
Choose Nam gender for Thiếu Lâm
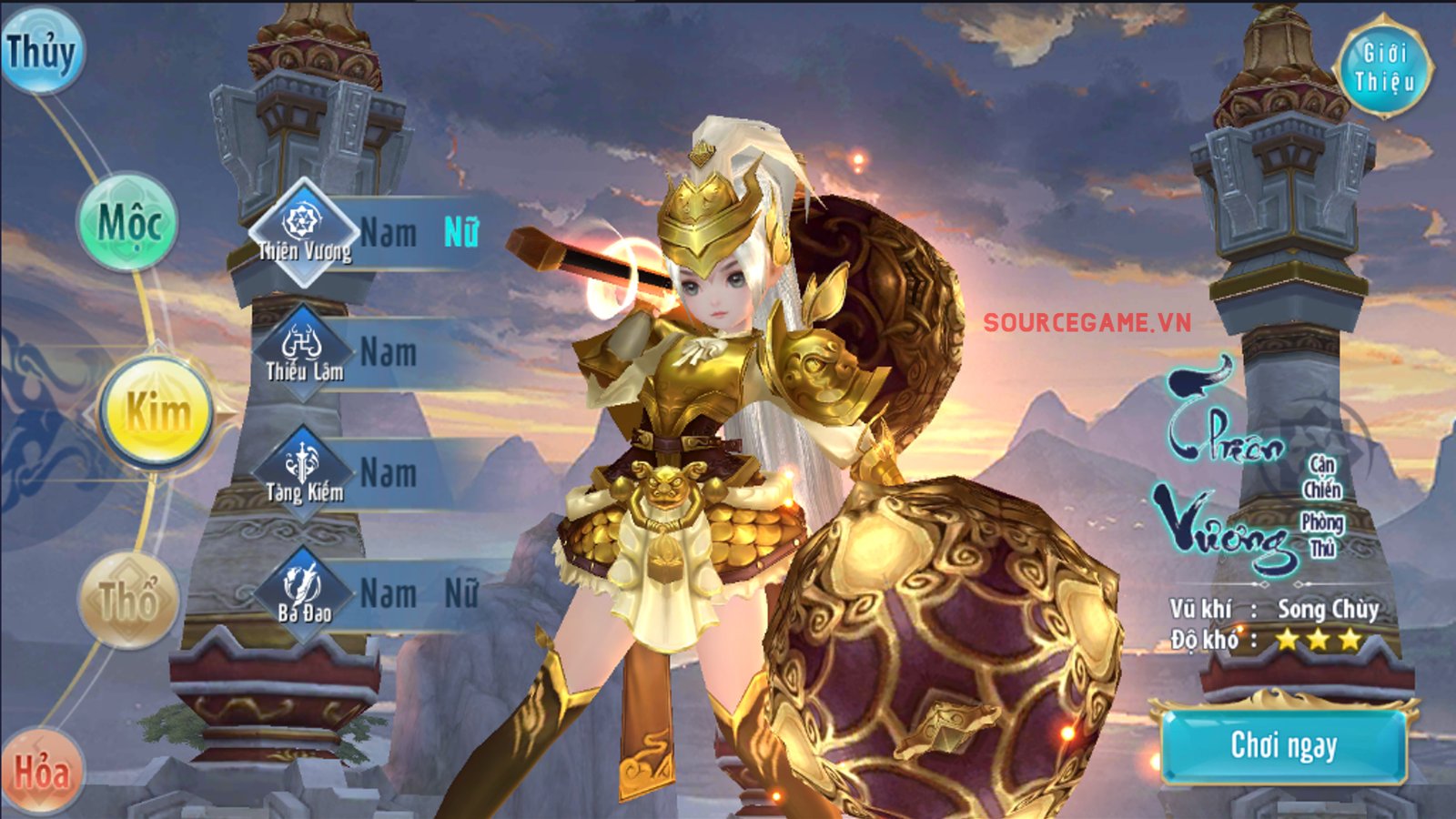[389, 353]
